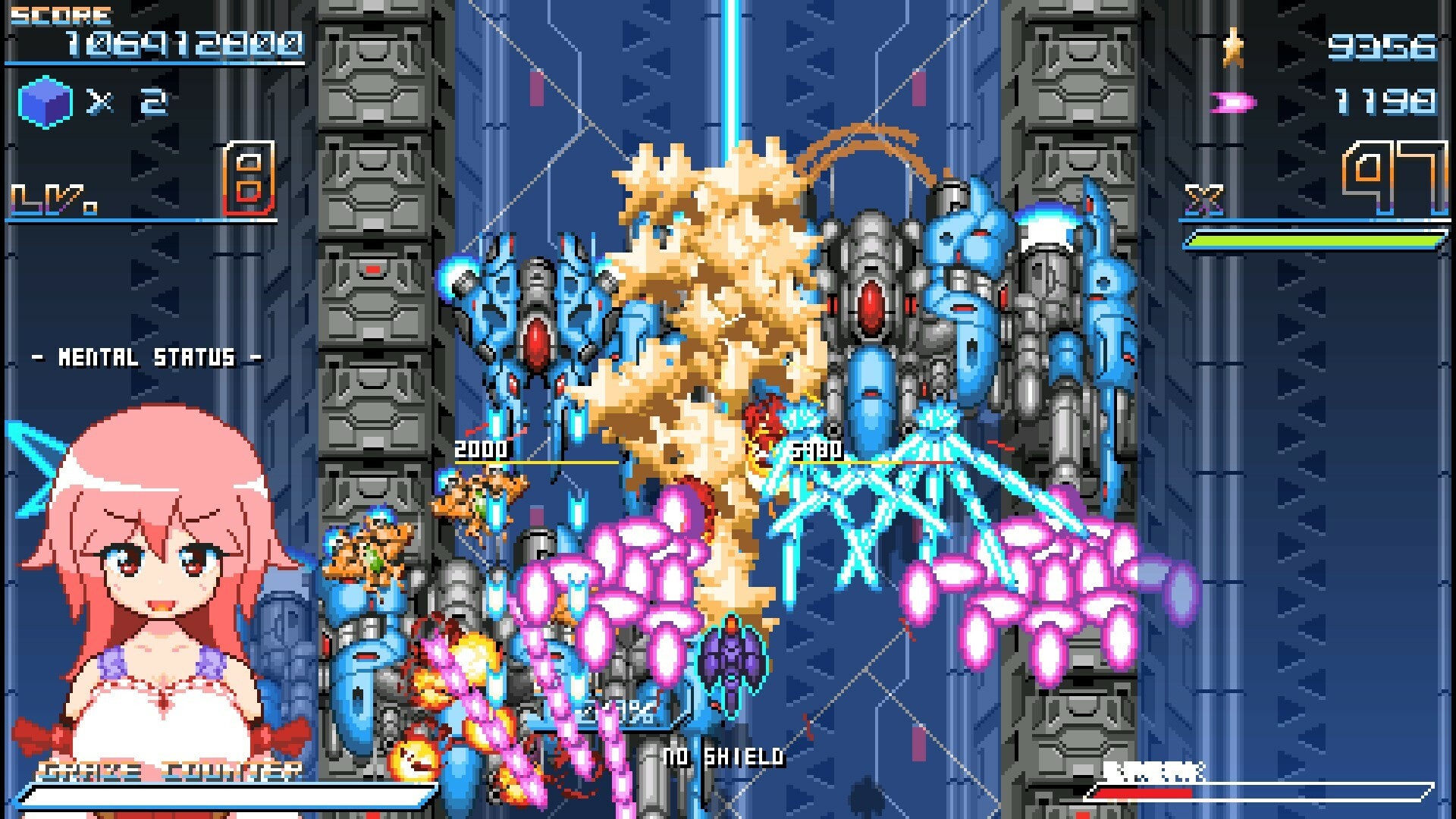
Task: Select the gold star pickup icon
Action: [1235, 47]
